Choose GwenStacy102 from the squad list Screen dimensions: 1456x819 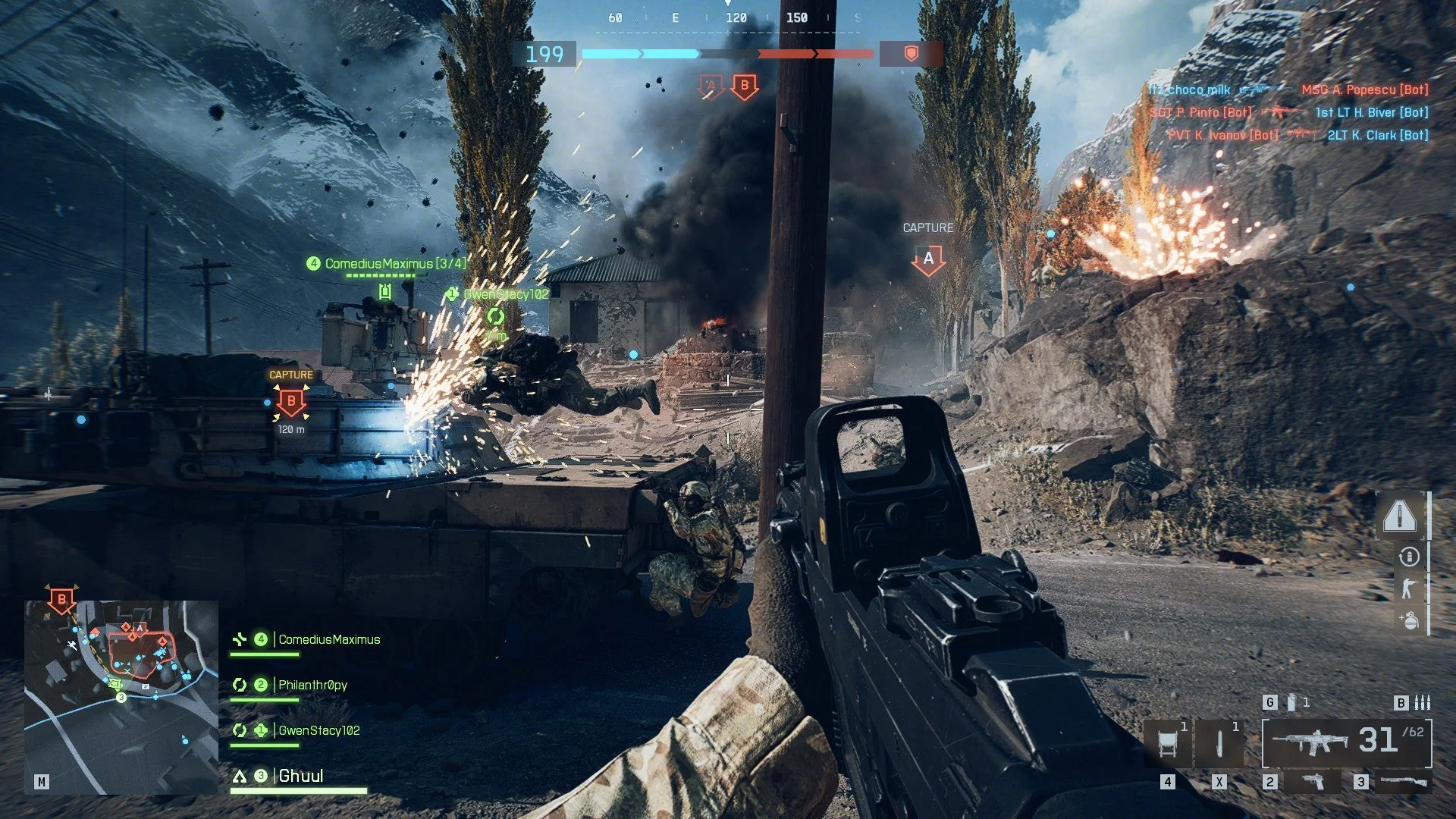pos(318,731)
